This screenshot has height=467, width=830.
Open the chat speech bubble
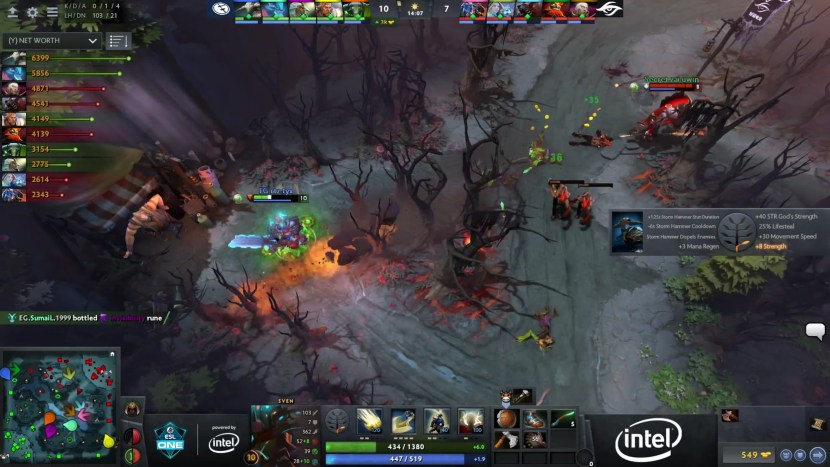(815, 332)
